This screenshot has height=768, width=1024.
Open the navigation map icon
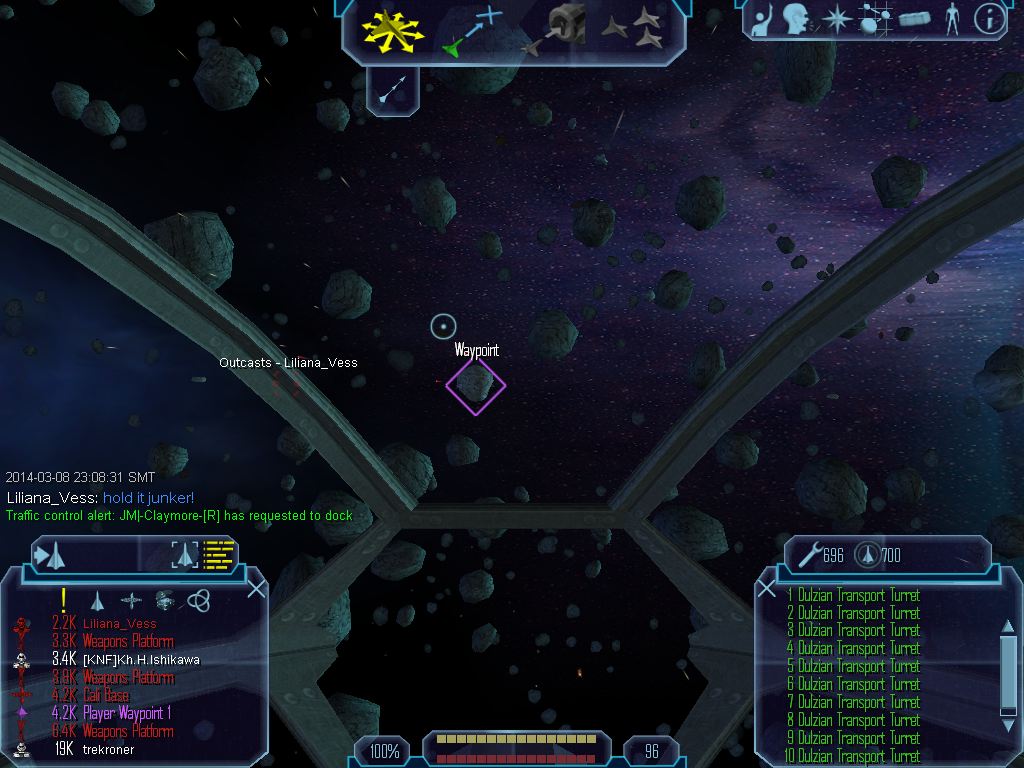click(876, 18)
